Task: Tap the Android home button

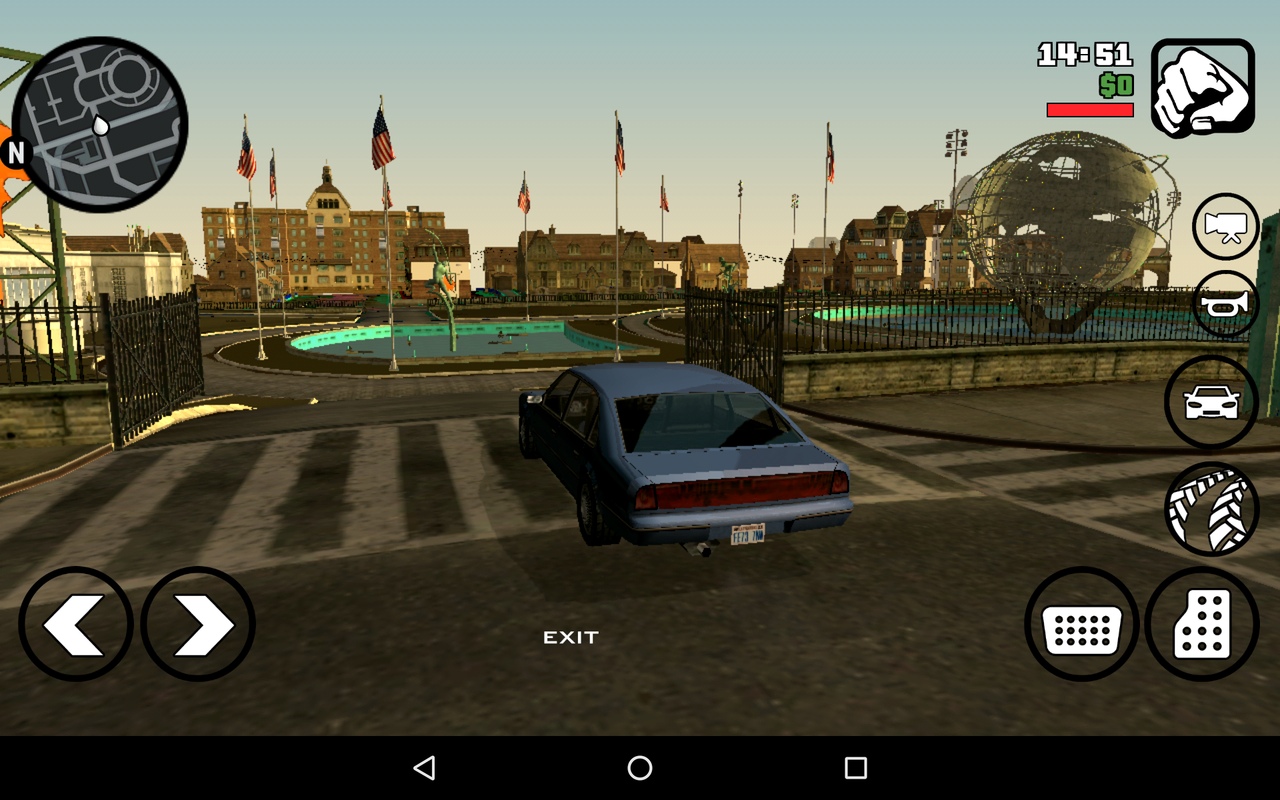Action: [640, 768]
